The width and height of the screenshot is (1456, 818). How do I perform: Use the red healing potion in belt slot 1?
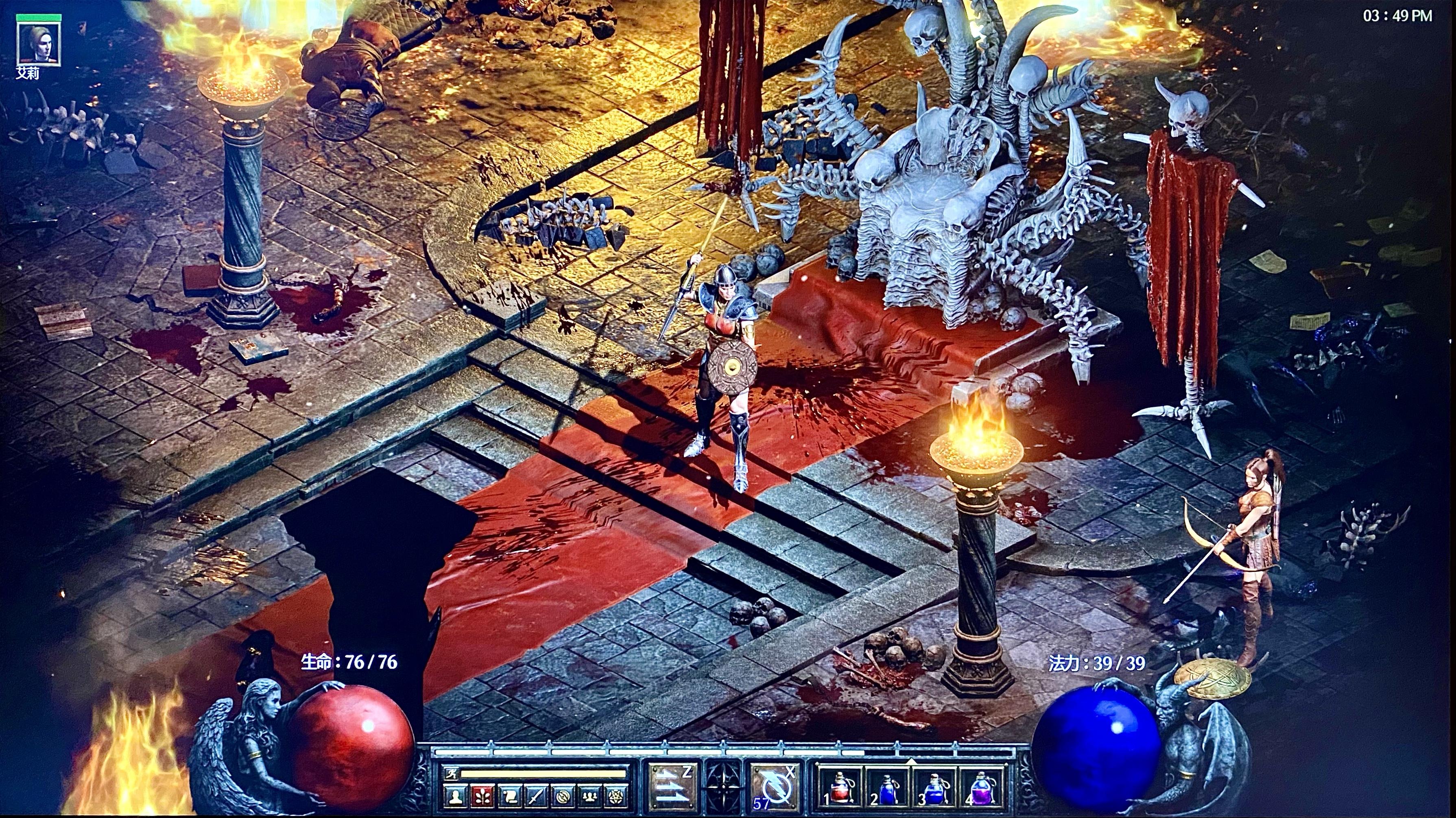(839, 788)
